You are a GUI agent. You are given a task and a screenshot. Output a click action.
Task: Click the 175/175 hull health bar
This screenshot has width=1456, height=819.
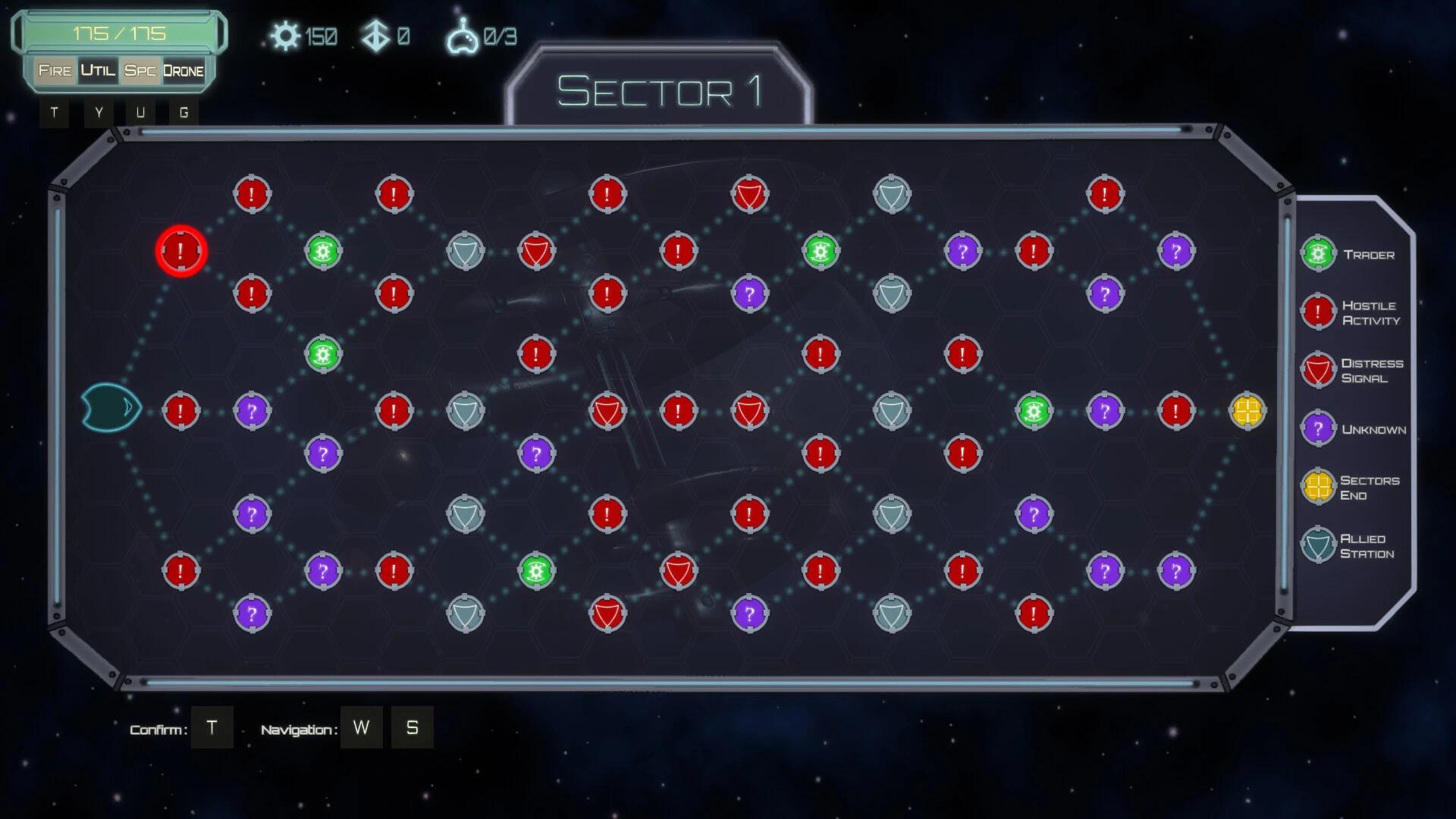(121, 33)
